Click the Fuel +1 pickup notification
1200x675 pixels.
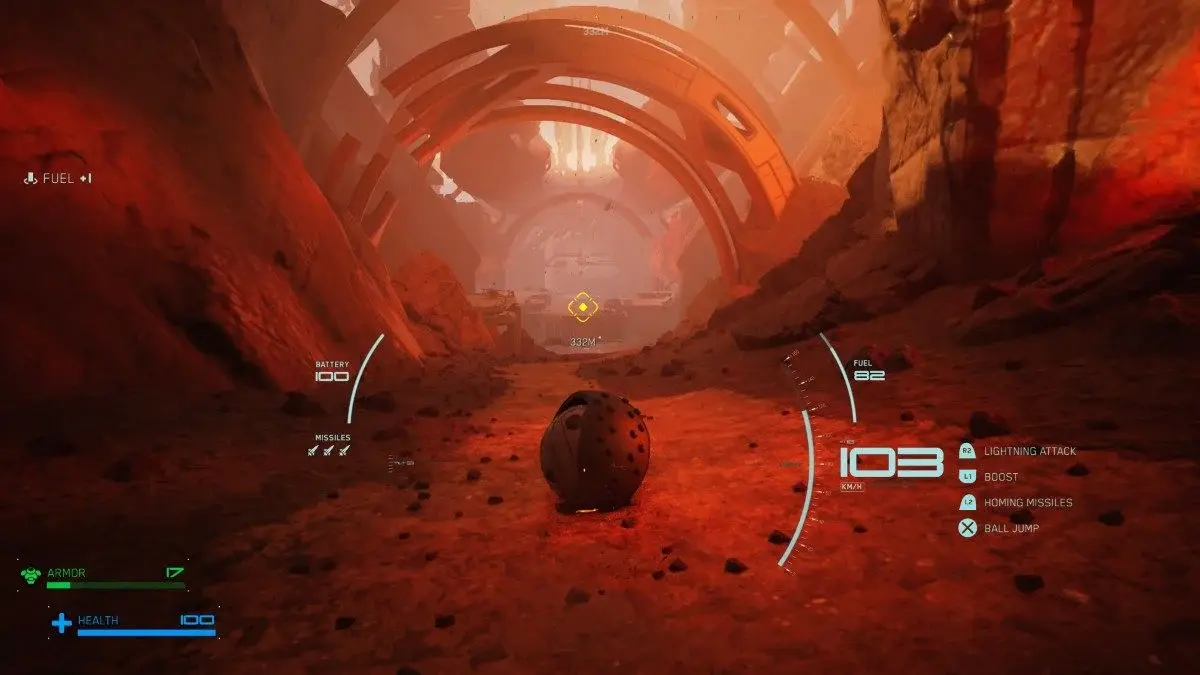pos(59,179)
